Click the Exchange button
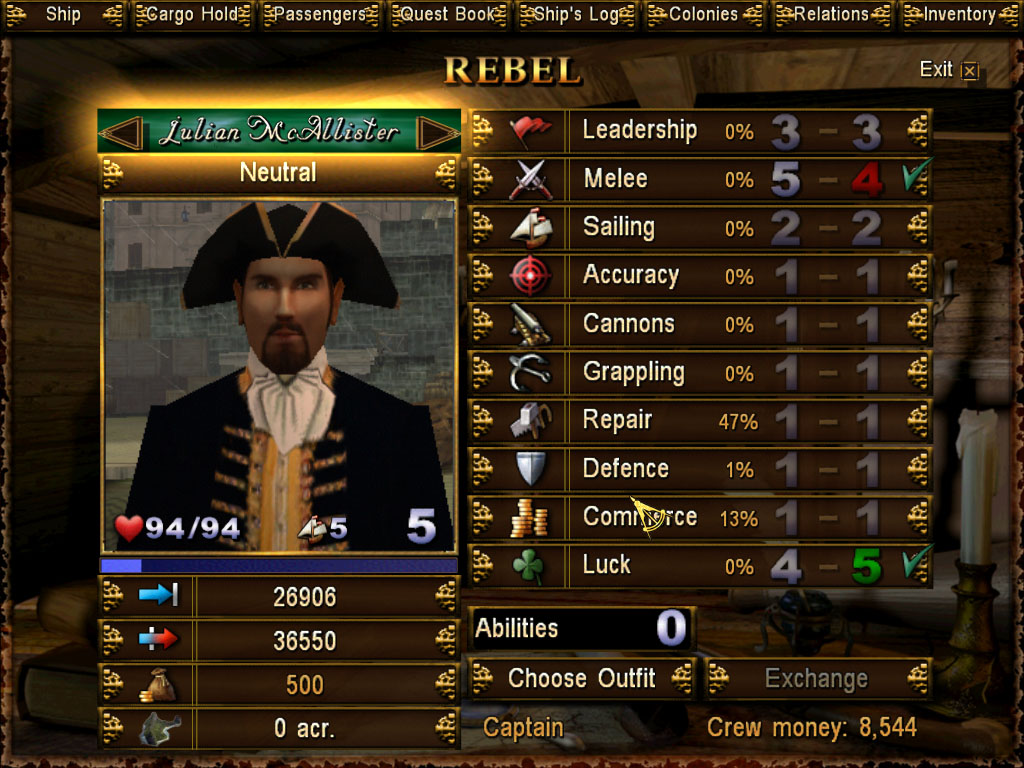This screenshot has height=768, width=1024. [817, 678]
